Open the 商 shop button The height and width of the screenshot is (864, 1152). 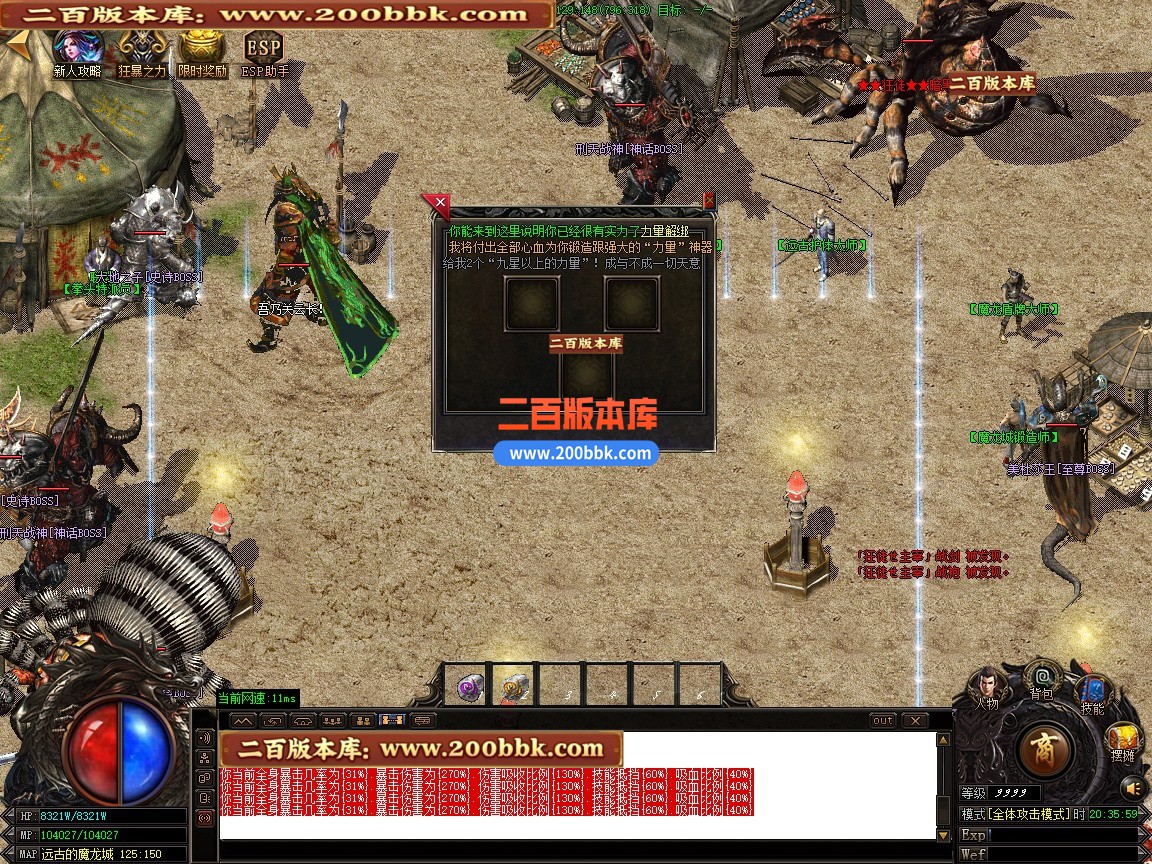[x=1045, y=749]
